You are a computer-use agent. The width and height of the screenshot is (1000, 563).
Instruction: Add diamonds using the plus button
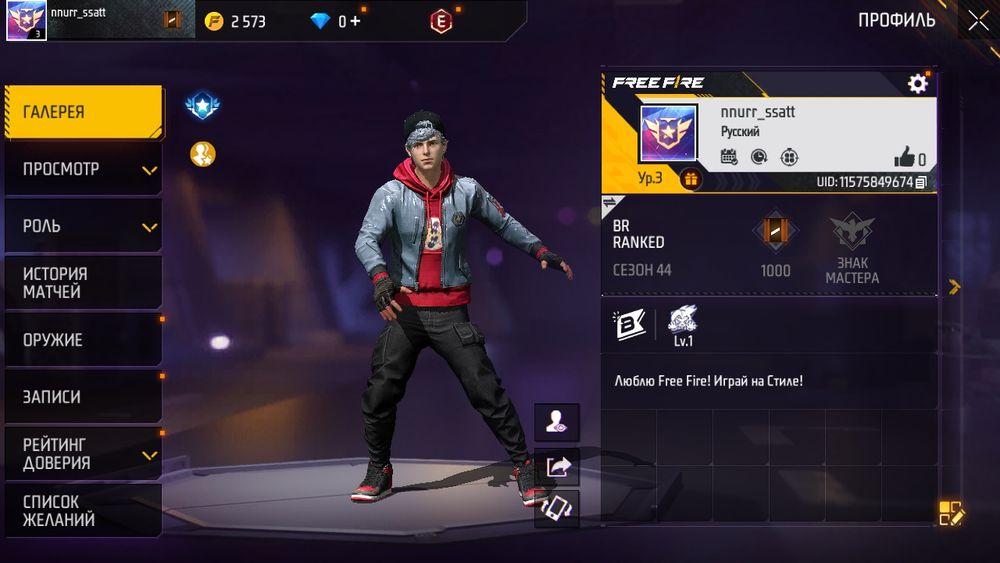(x=356, y=20)
